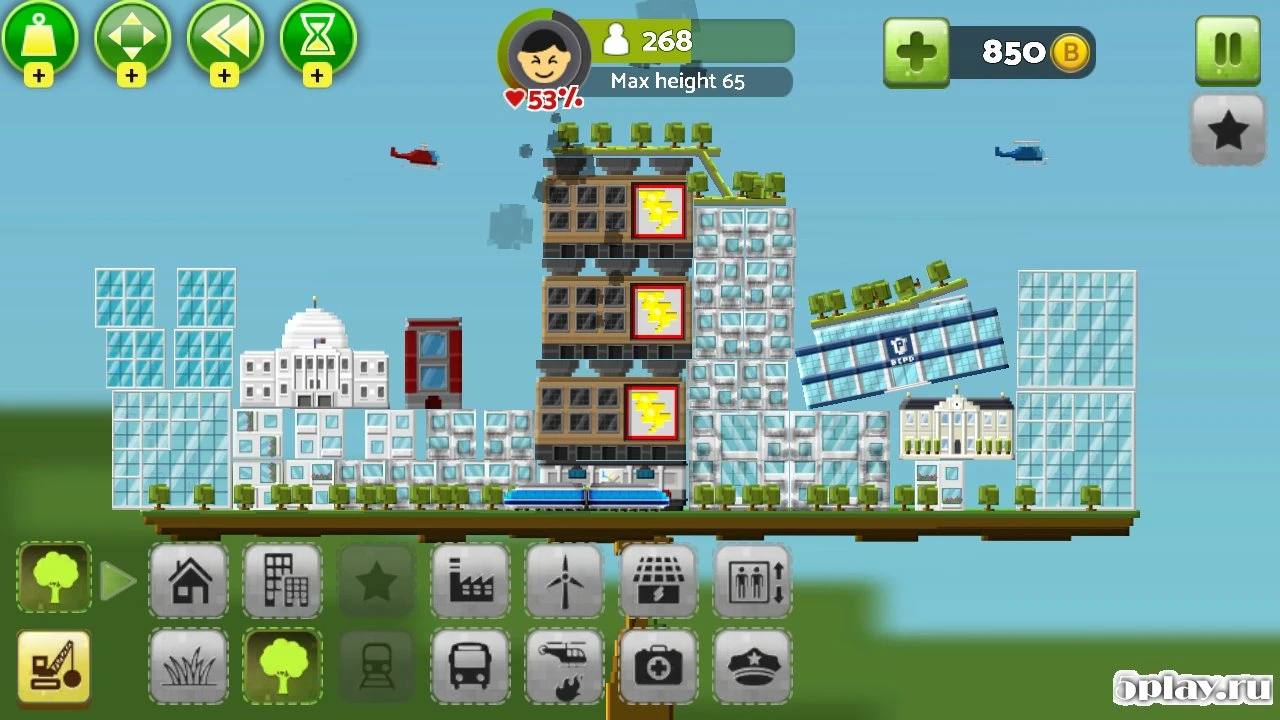Toggle the favorites star panel
Screen dimensions: 1280x720
click(x=1227, y=130)
